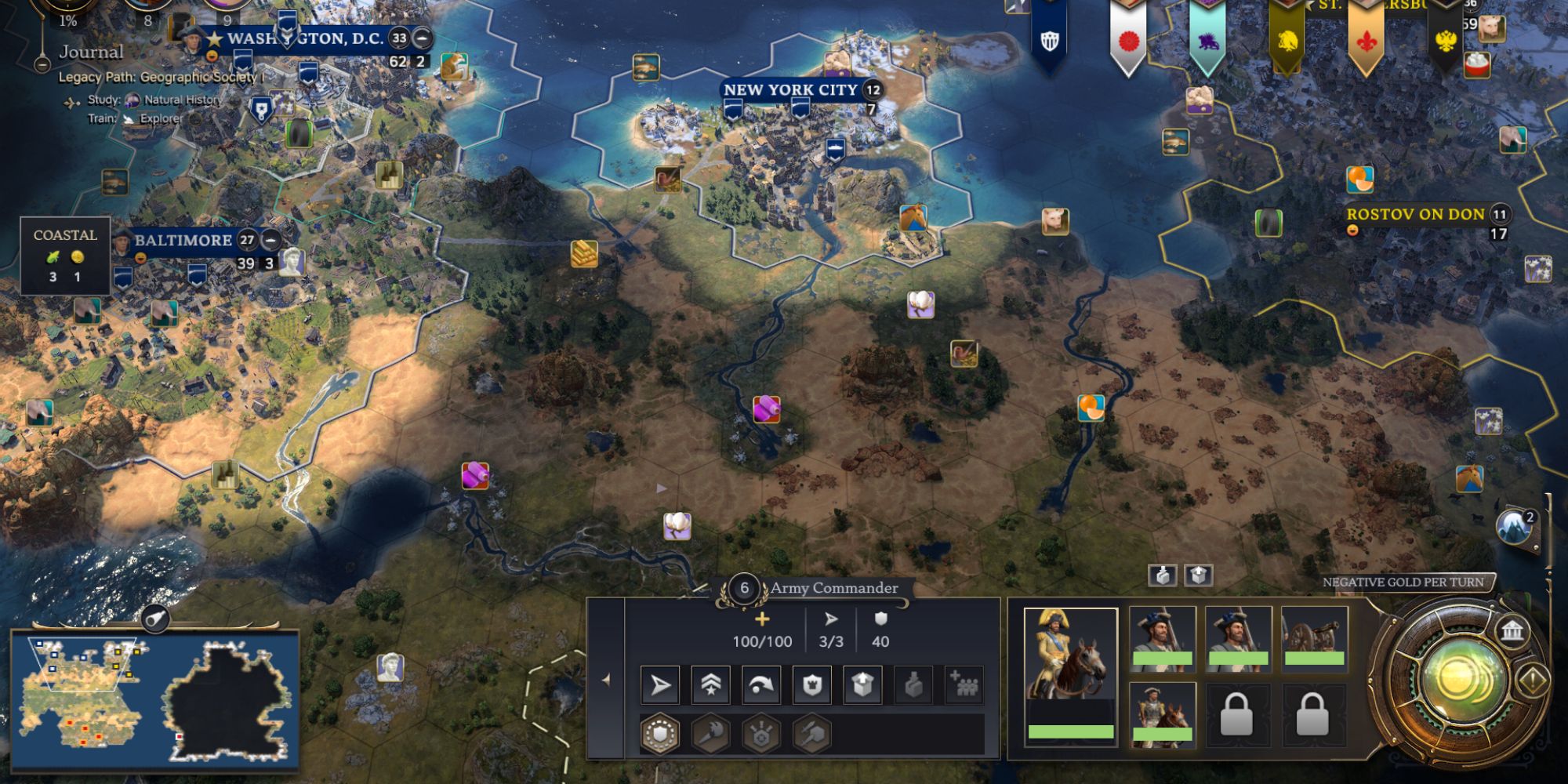This screenshot has width=1568, height=784.
Task: Collapse the Journal tracker
Action: [42, 64]
